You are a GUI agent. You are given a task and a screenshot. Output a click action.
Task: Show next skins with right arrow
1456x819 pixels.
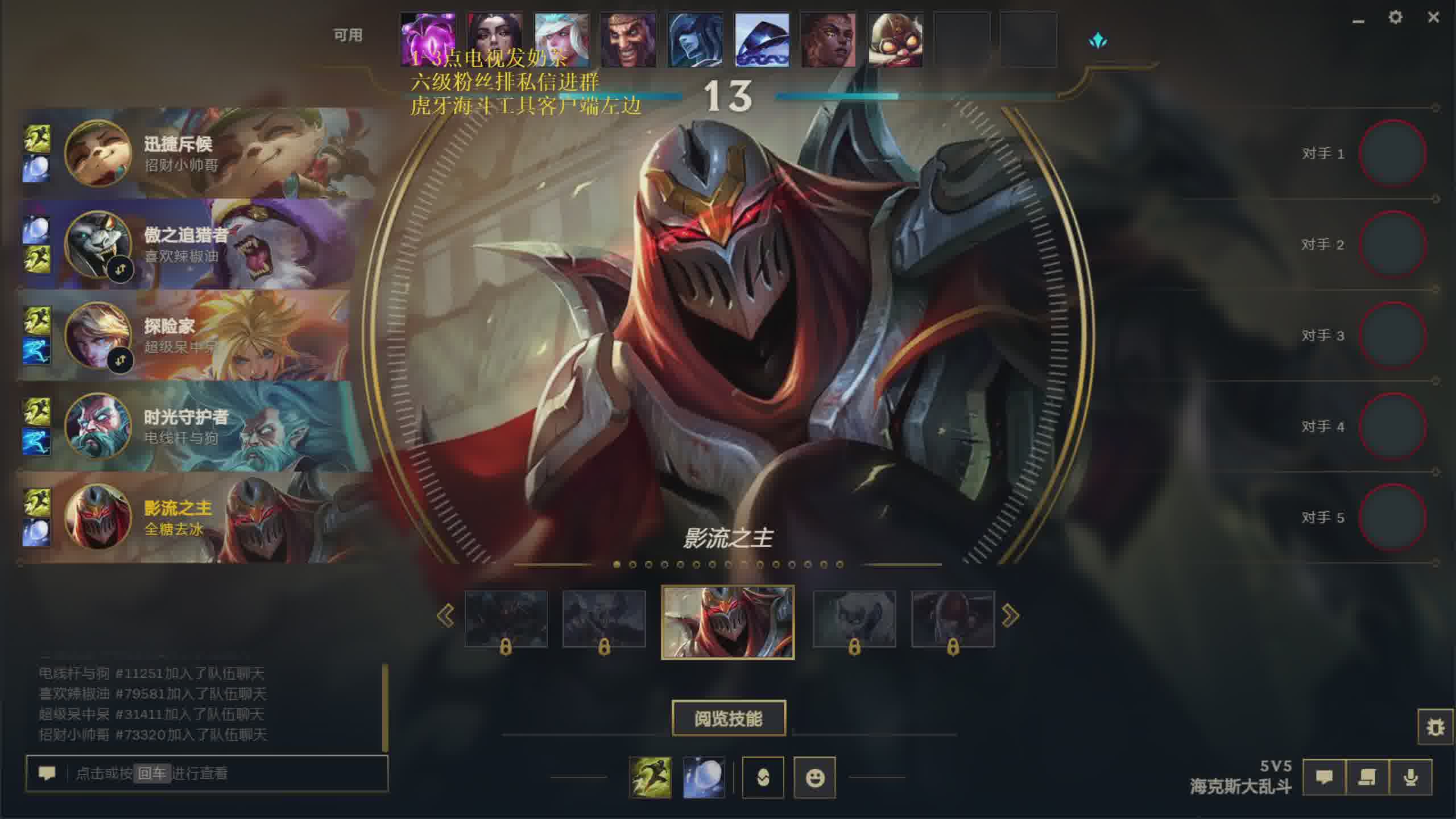pyautogui.click(x=1010, y=615)
